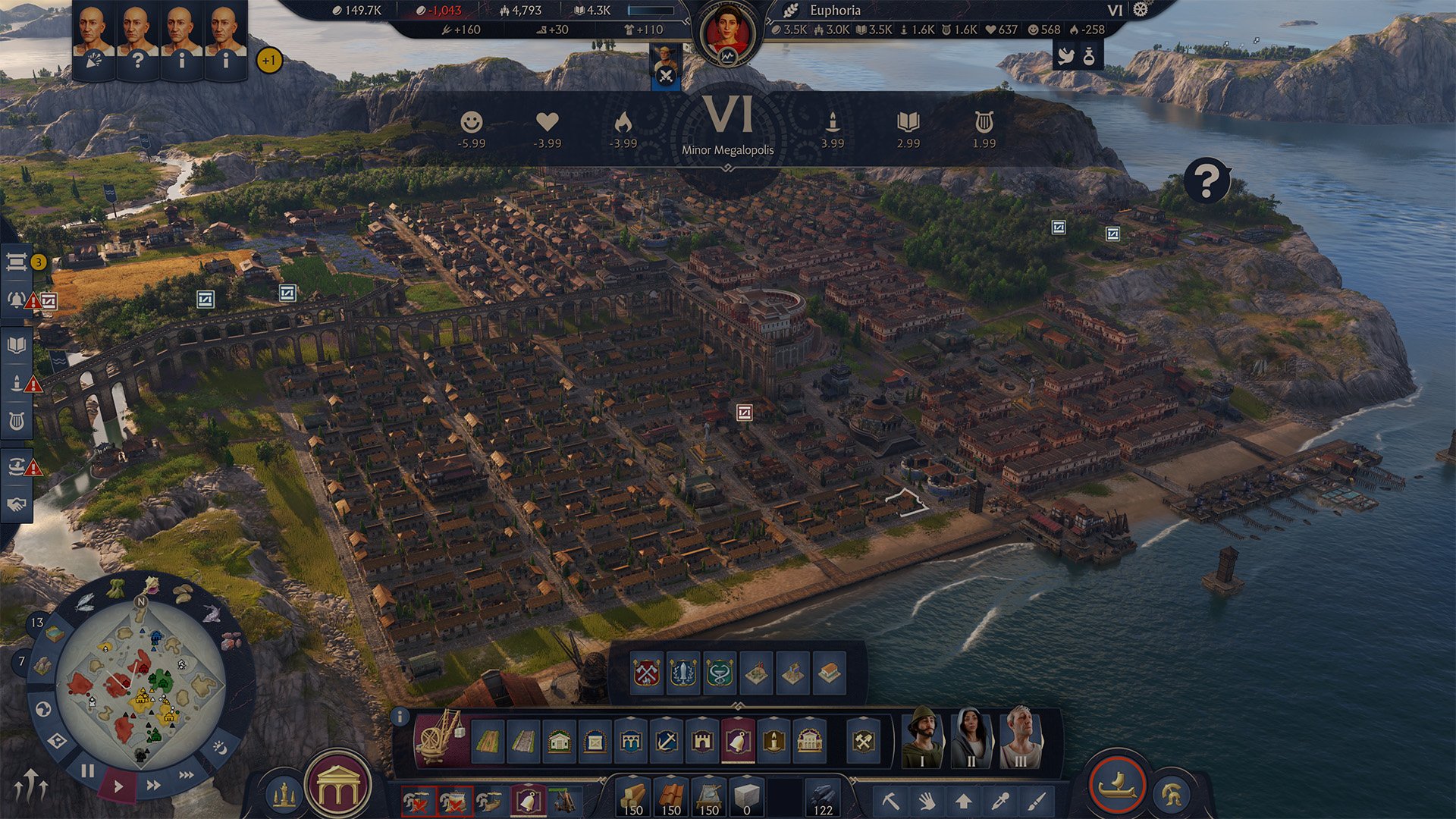Pick the eyedropper copy tool
Viewport: 1456px width, 819px height.
(1000, 800)
